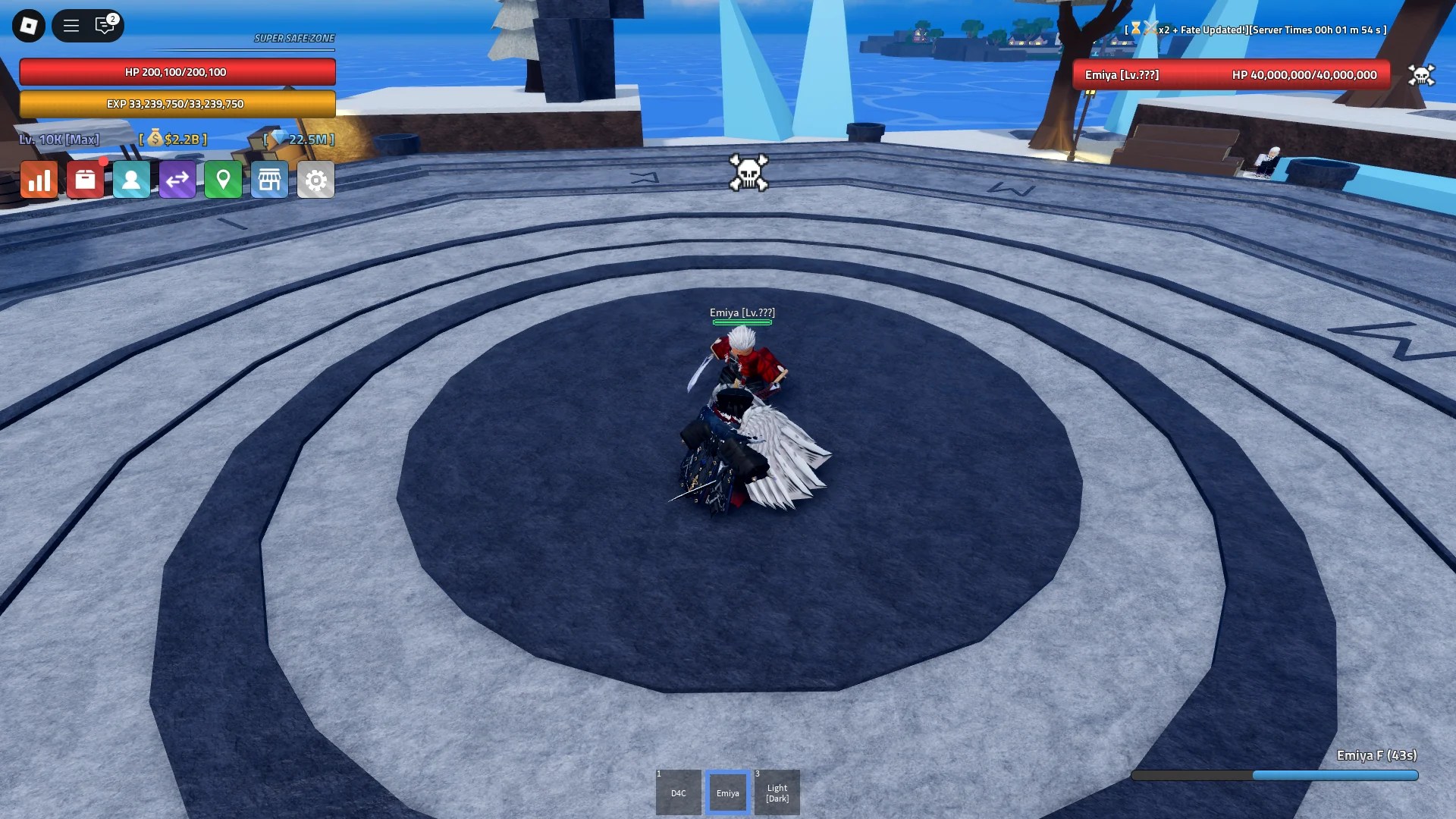Image resolution: width=1456 pixels, height=819 pixels.
Task: Select the teal character profile icon
Action: [x=131, y=179]
